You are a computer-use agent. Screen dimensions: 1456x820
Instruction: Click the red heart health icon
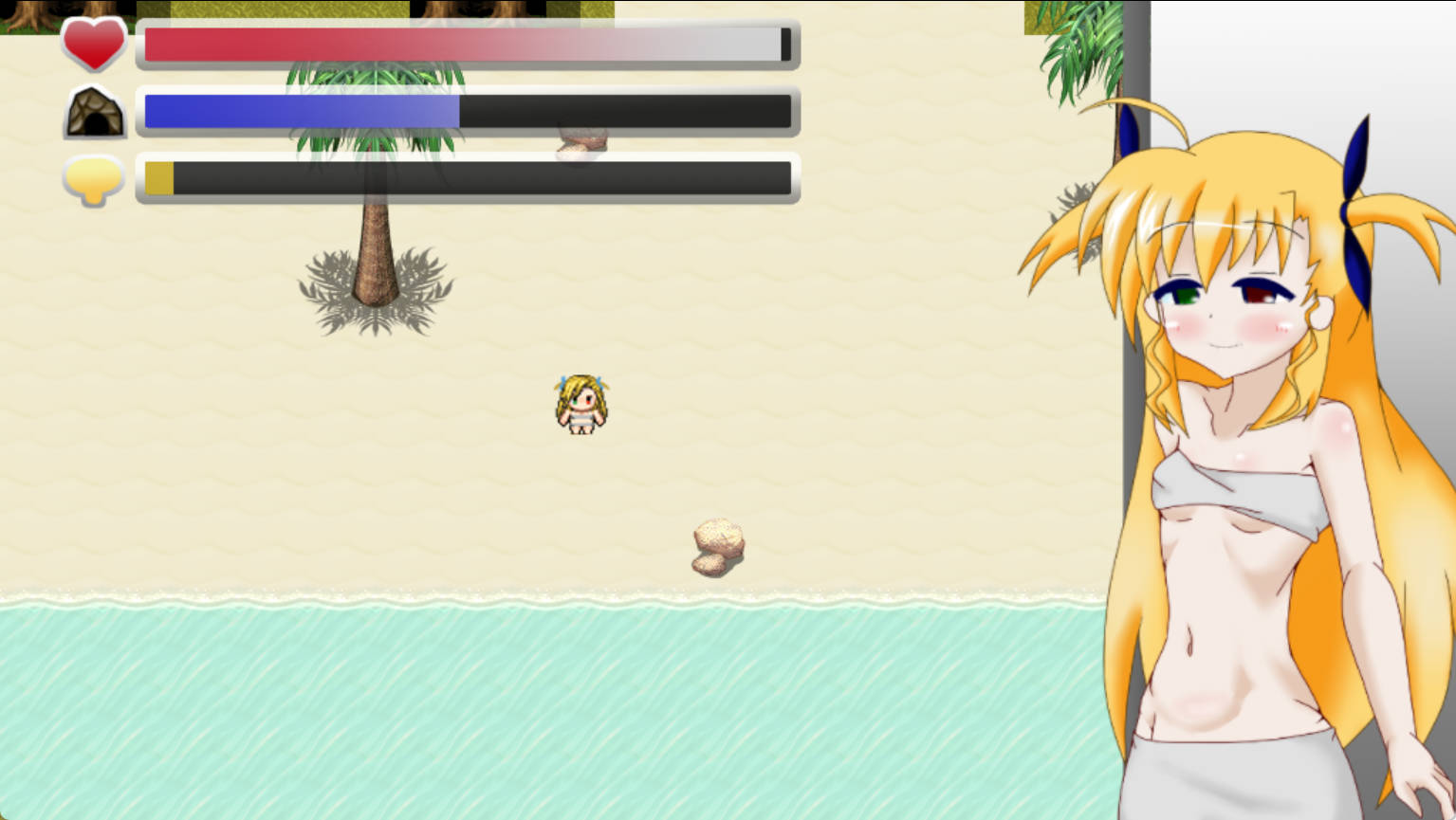[x=93, y=44]
